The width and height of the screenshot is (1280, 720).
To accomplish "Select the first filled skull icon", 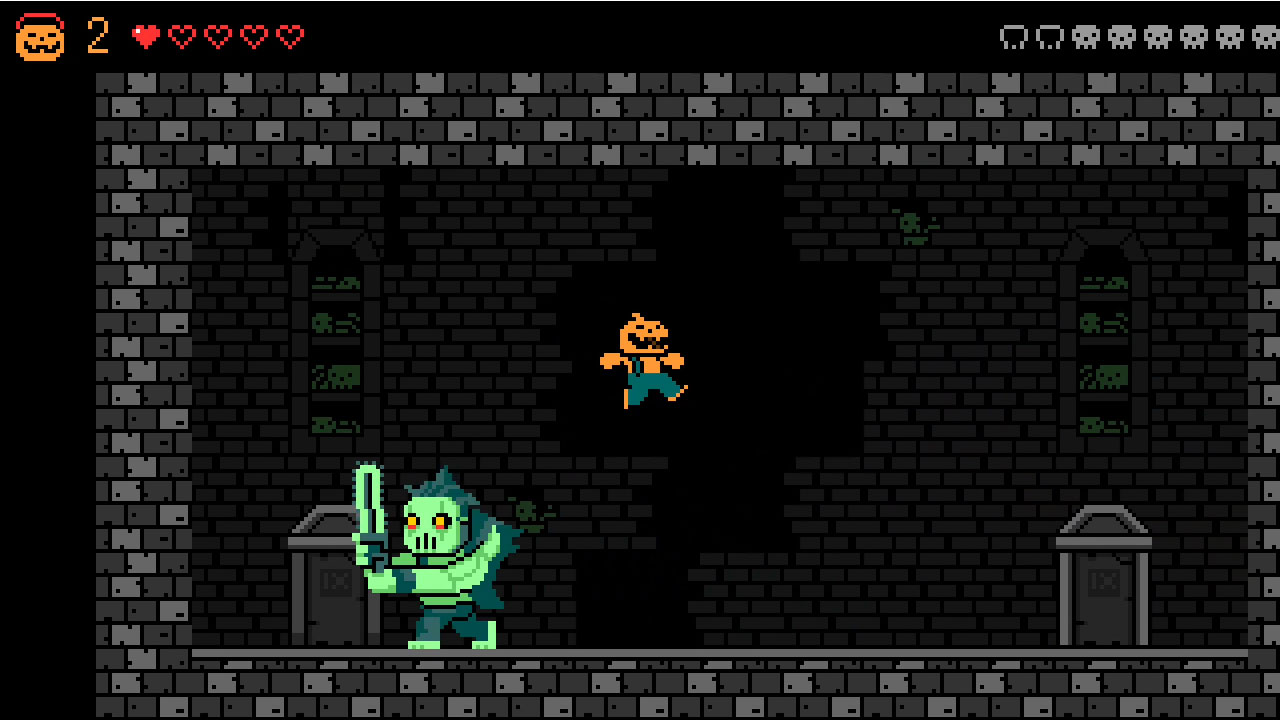I will [1085, 37].
